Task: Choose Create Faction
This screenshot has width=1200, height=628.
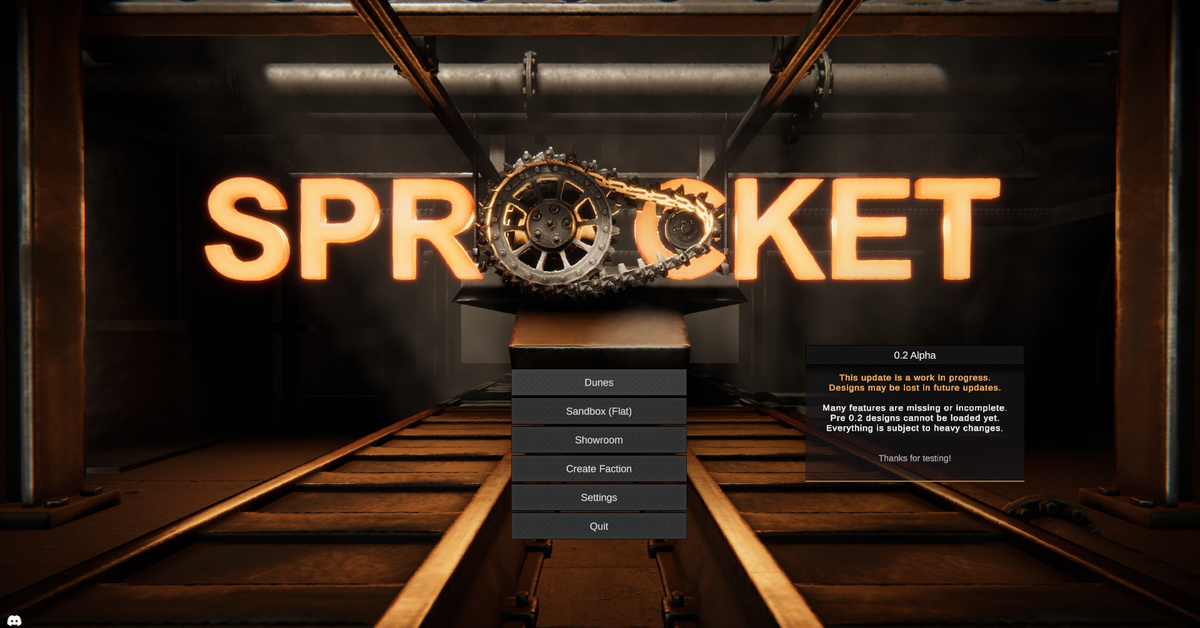Action: 599,469
